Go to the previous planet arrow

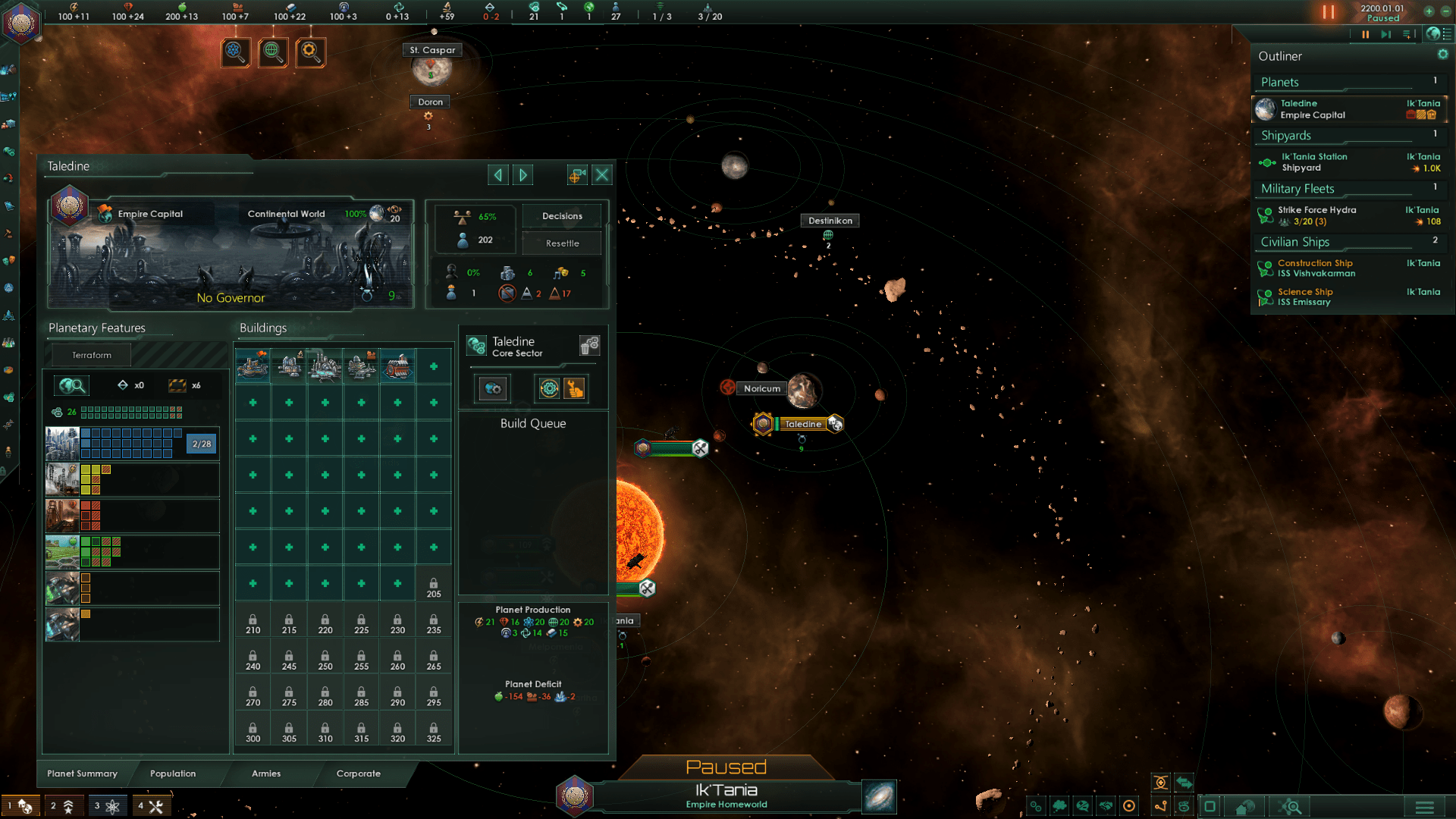(498, 175)
